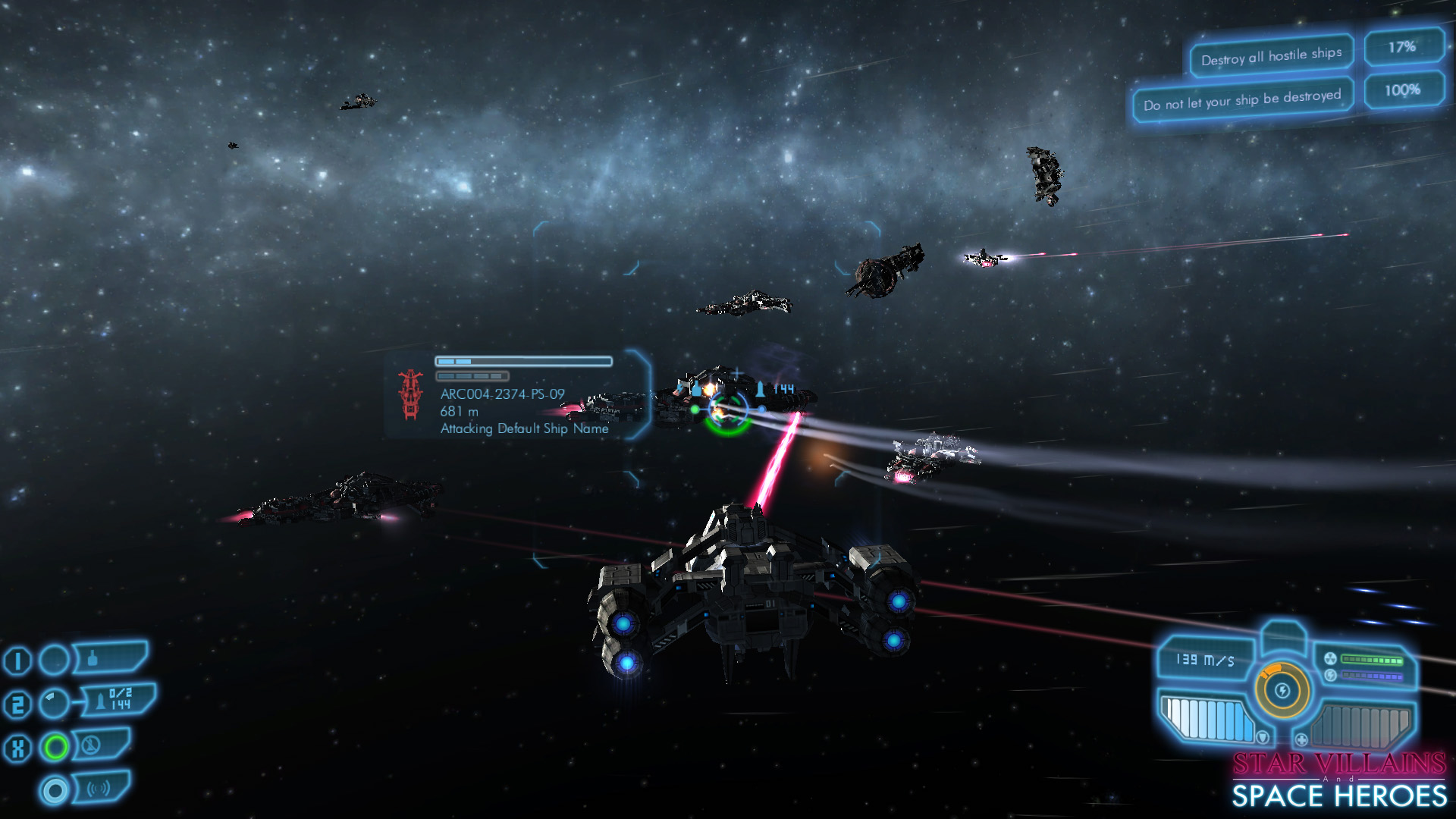Select weapon group 2 missile slot
The height and width of the screenshot is (819, 1456).
[x=118, y=701]
